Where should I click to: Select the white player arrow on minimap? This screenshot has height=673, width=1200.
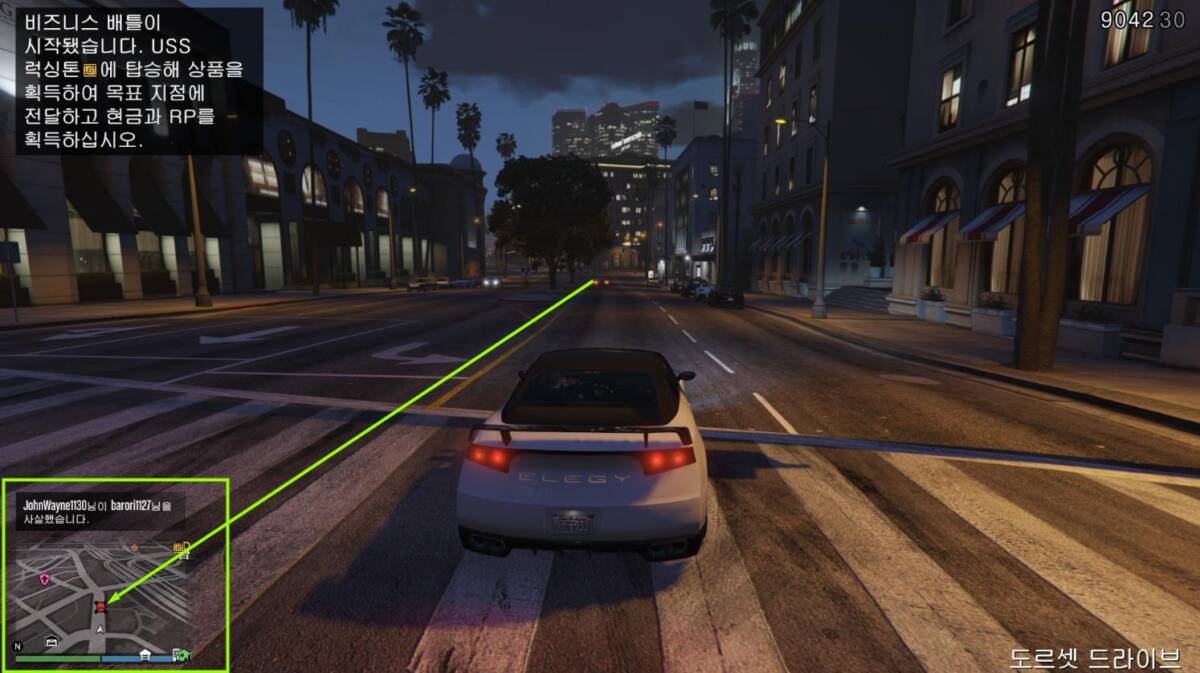[100, 628]
